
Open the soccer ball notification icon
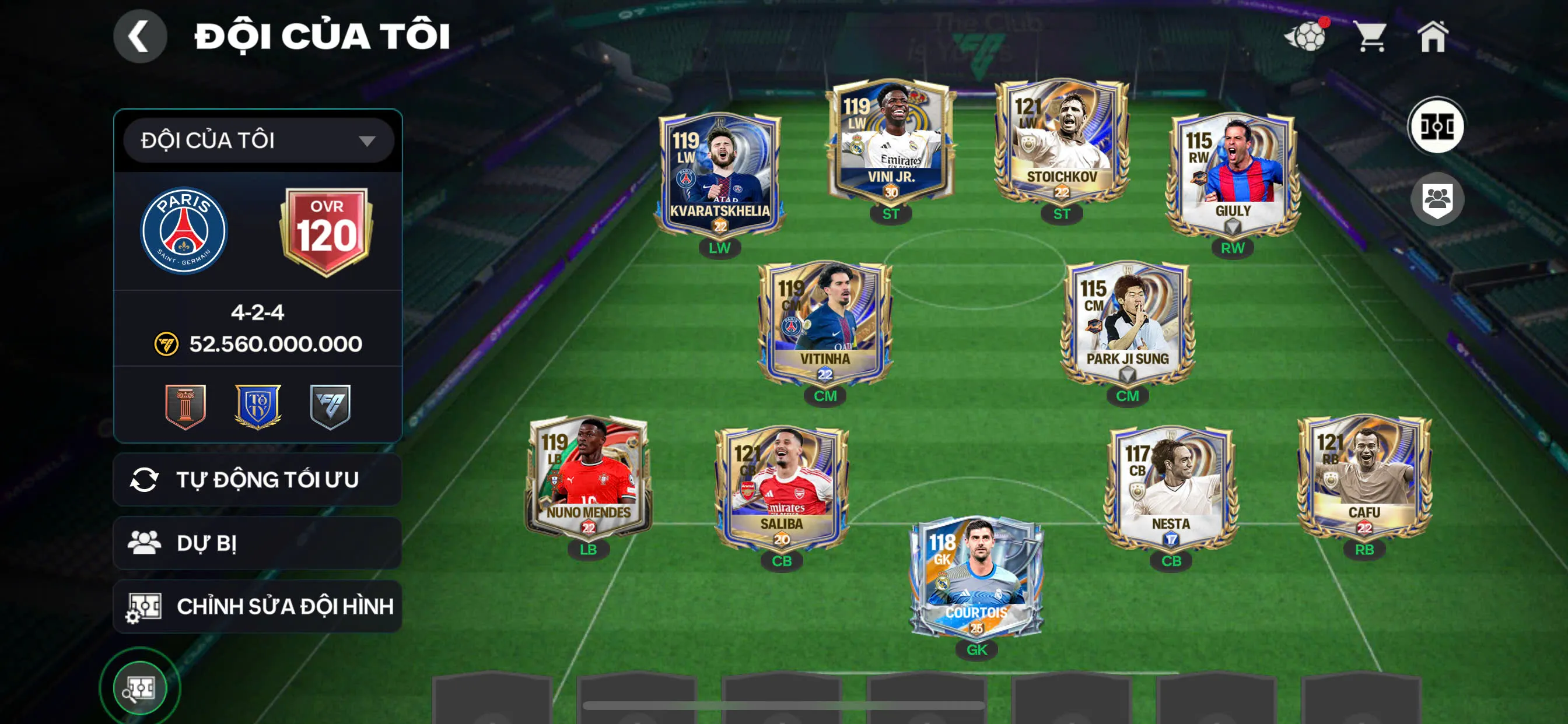pos(1306,37)
